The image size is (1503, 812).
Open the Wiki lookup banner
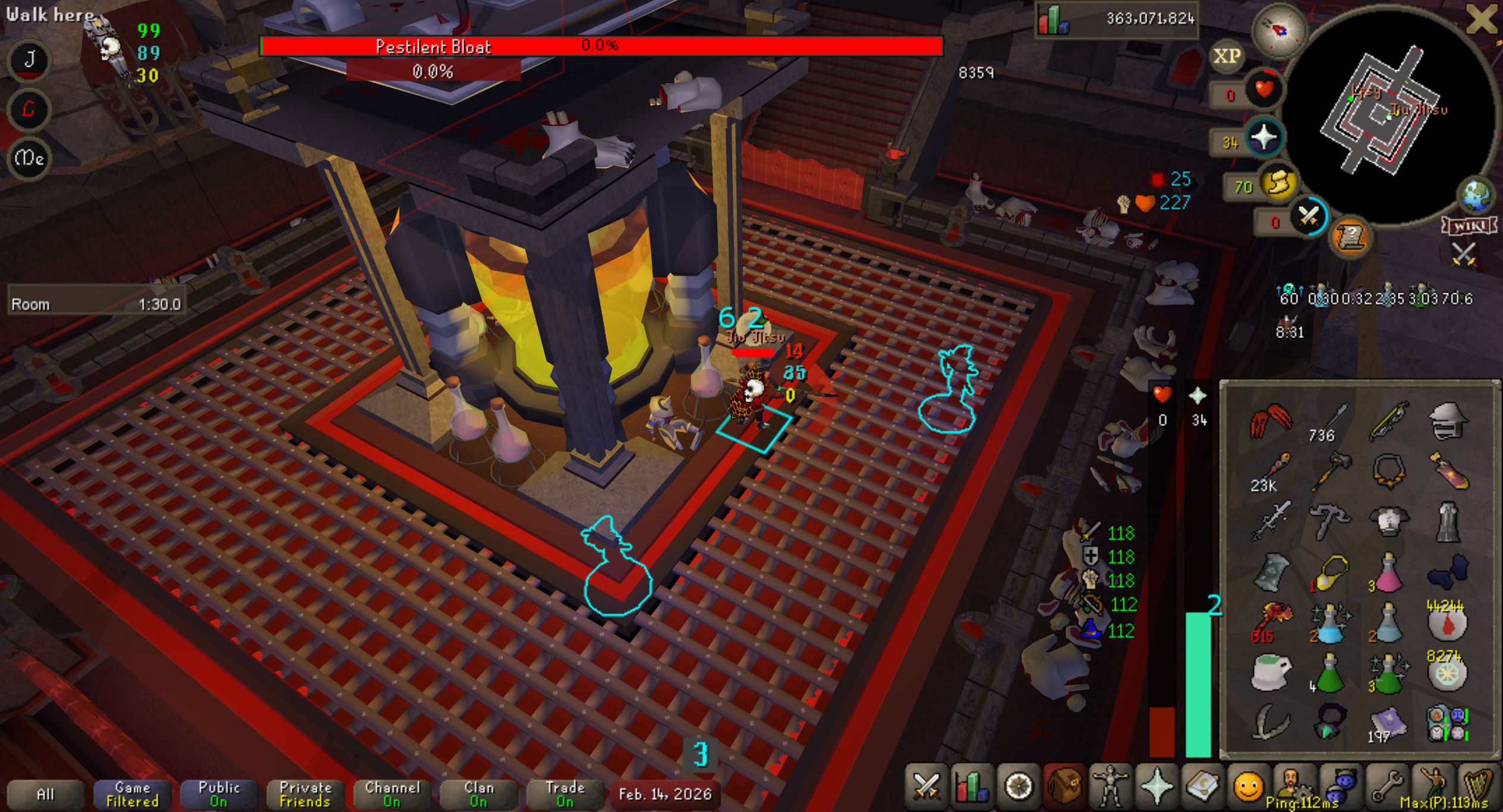[x=1468, y=226]
